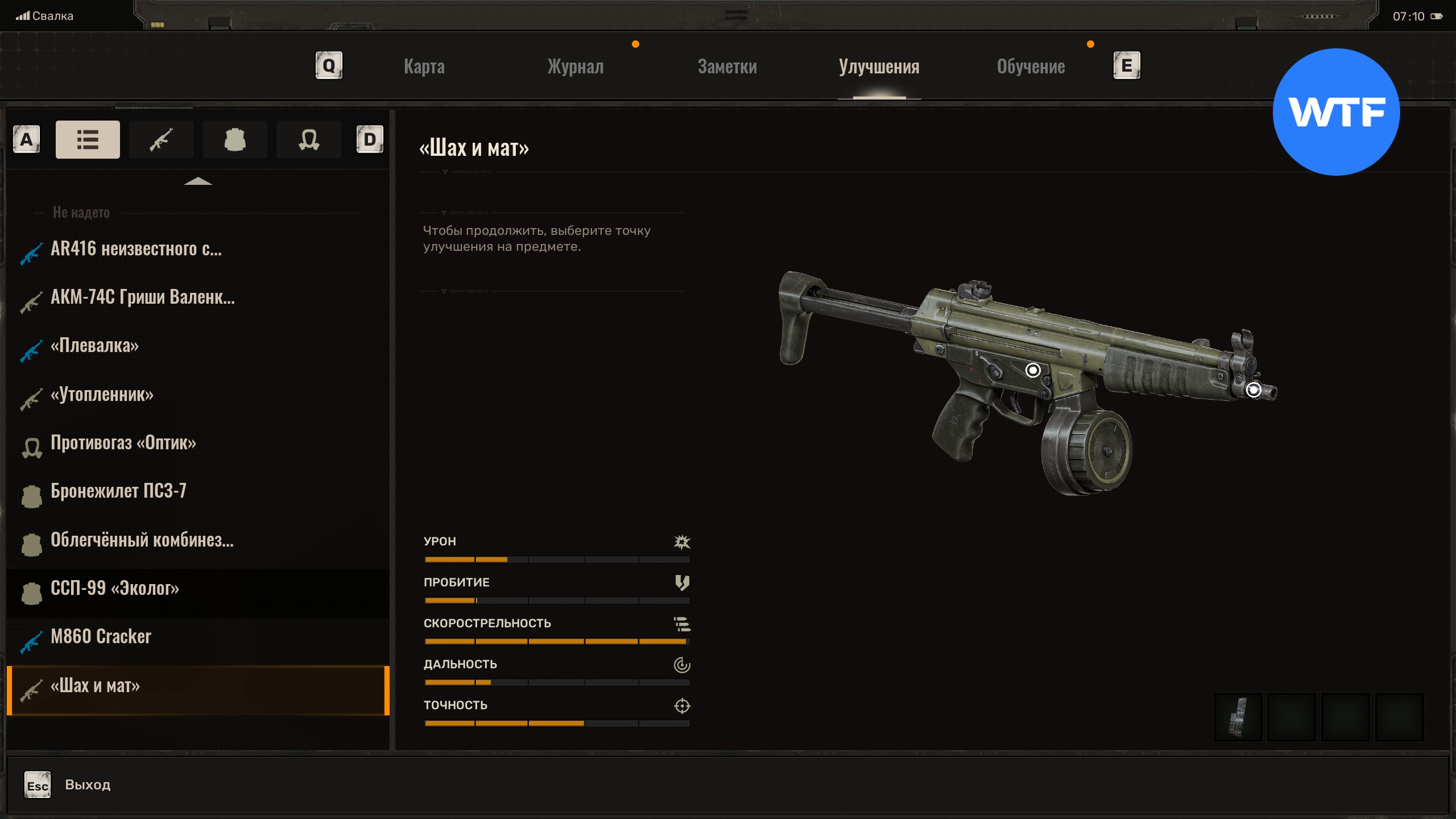Open the Обучение tab
This screenshot has width=1456, height=819.
[1031, 67]
